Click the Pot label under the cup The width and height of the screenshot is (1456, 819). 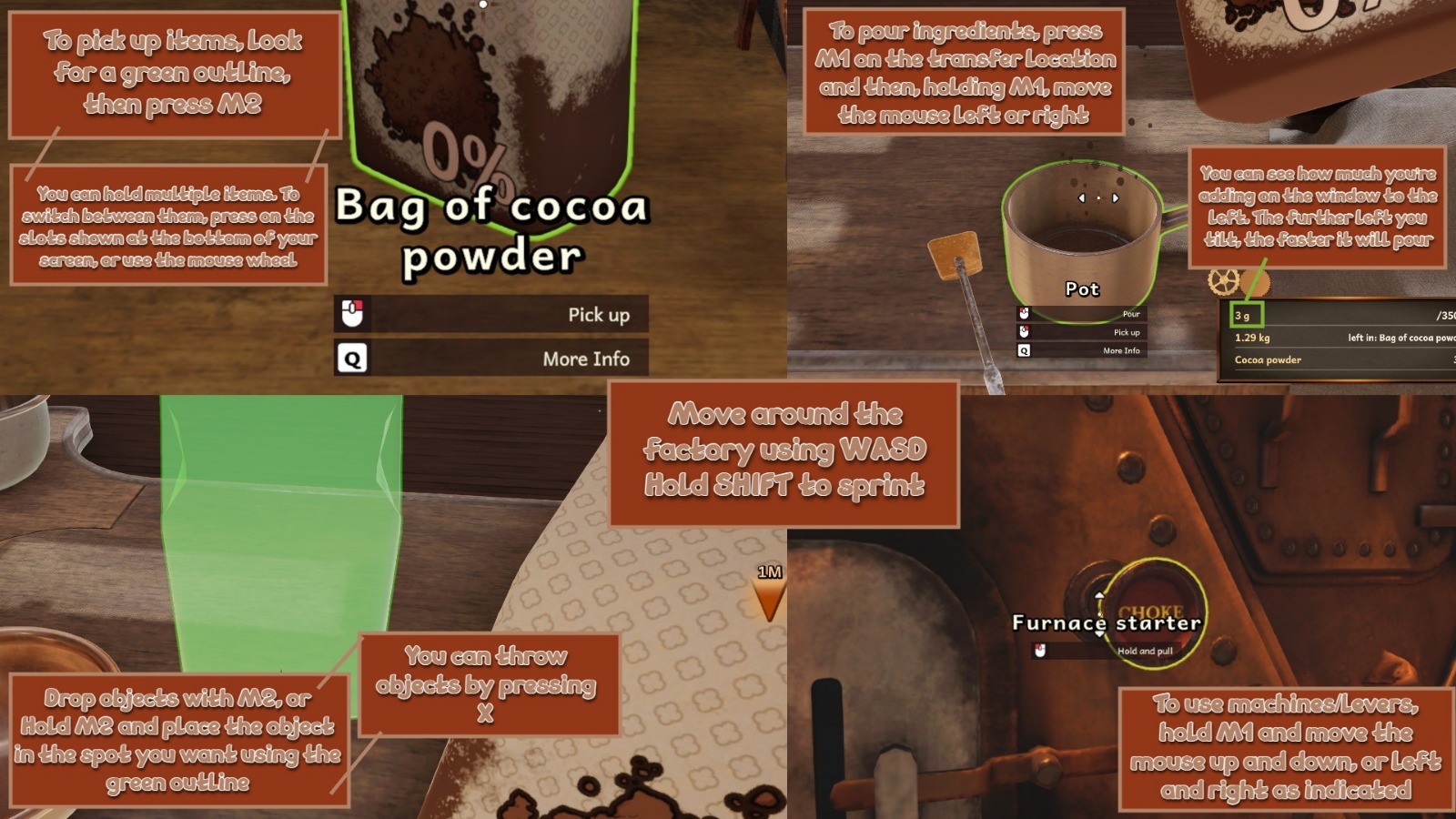pyautogui.click(x=1084, y=289)
